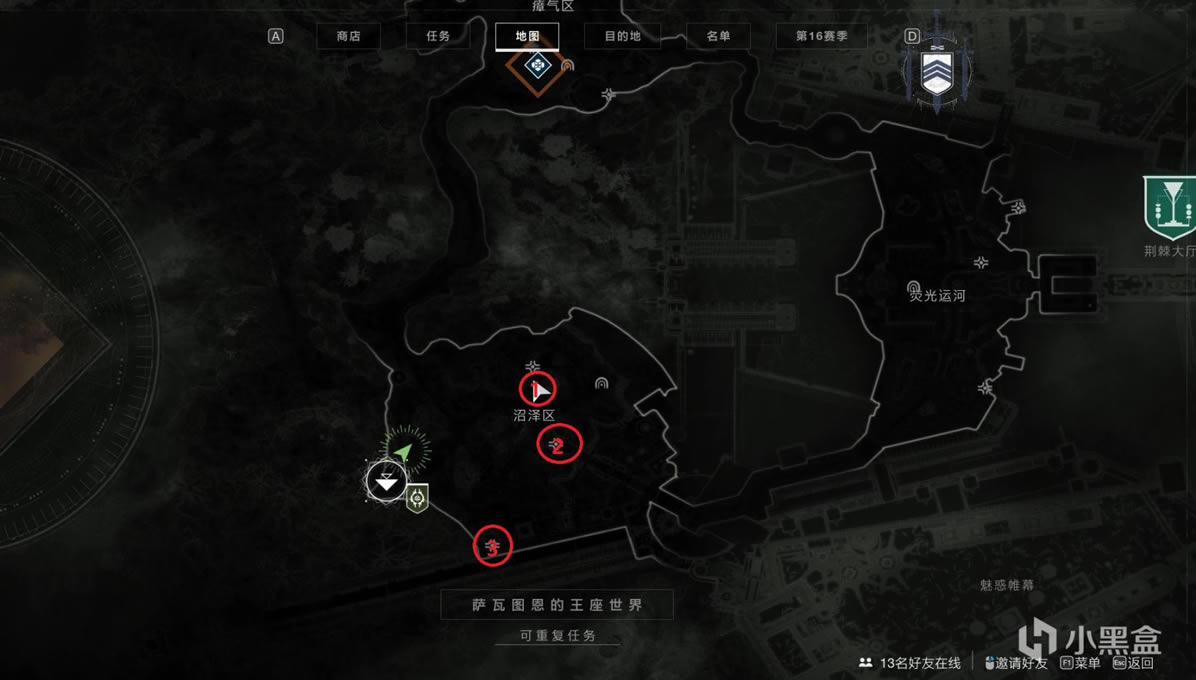Click the green shield marker beside landing zone
The image size is (1196, 680).
(417, 496)
